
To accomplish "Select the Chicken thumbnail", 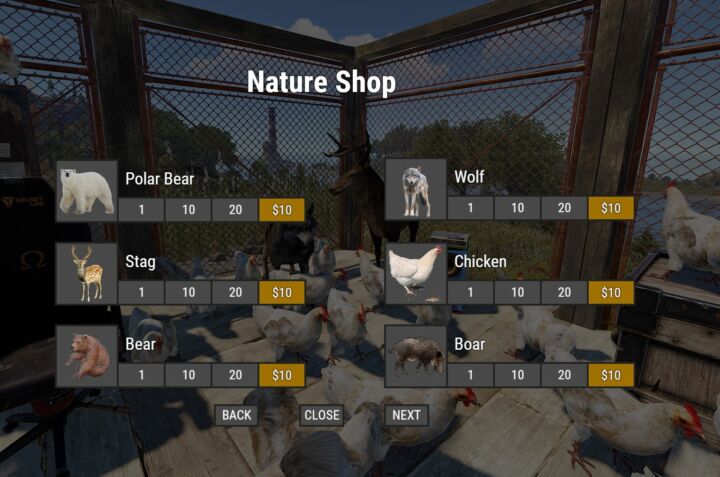I will click(415, 273).
